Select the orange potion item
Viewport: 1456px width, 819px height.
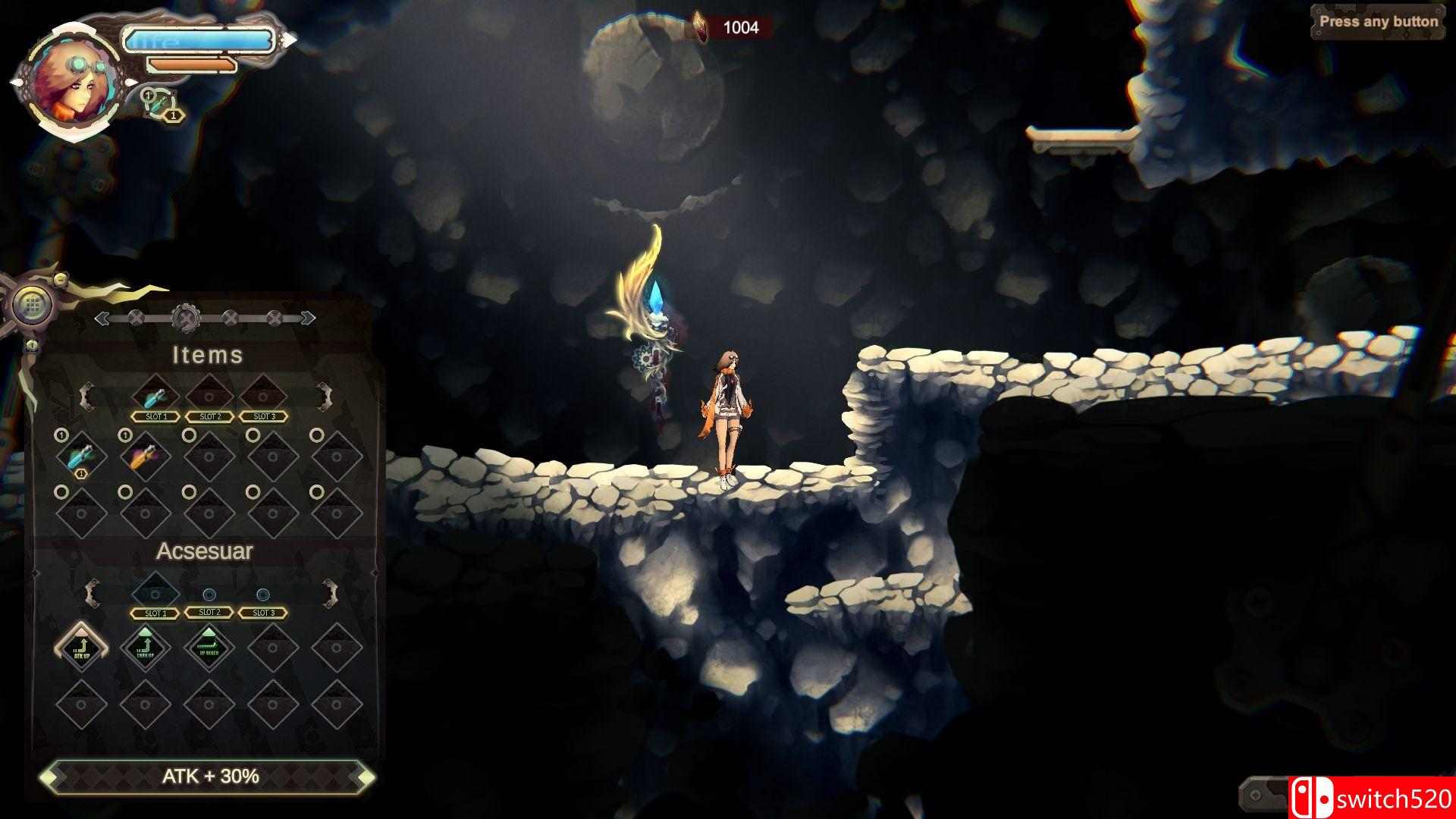tap(146, 456)
